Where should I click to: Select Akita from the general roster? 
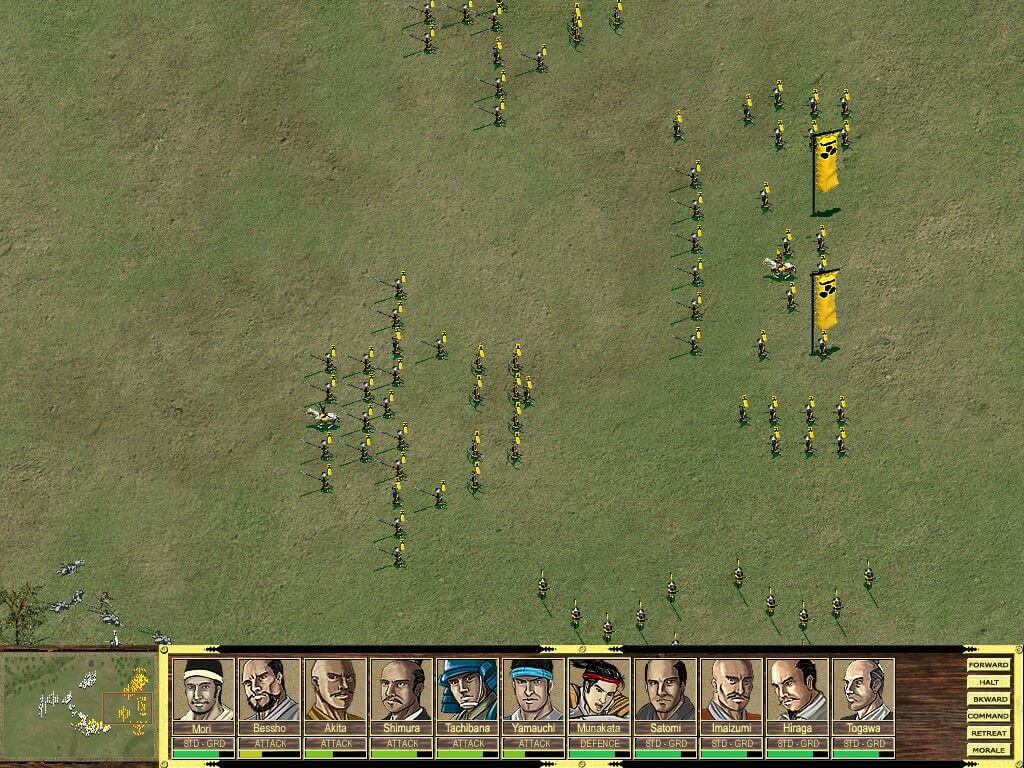click(335, 689)
